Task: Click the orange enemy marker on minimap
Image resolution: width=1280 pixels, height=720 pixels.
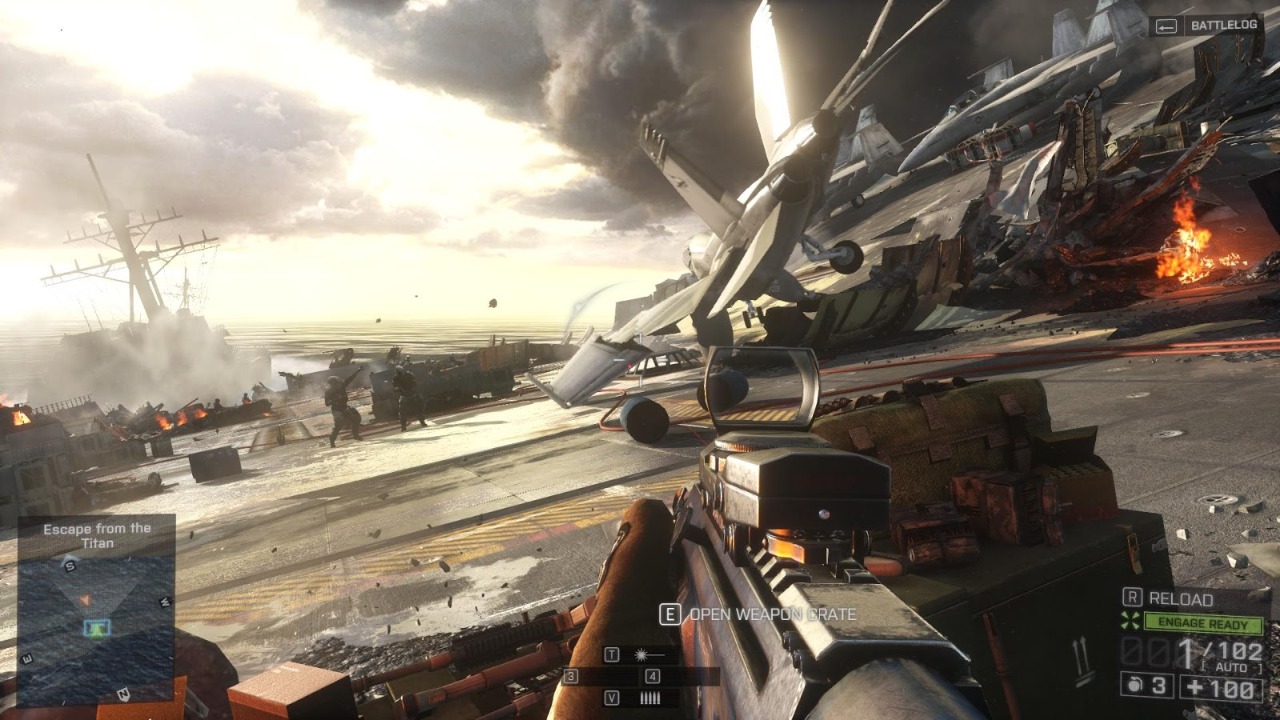Action: click(x=85, y=600)
